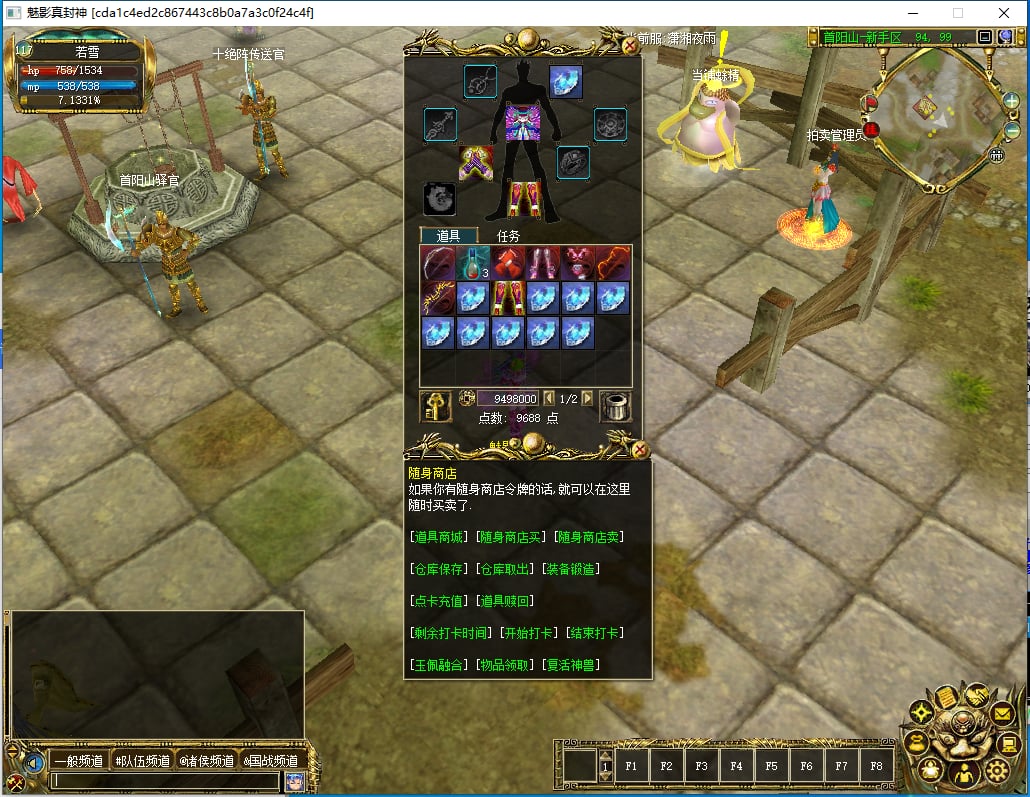
Task: Open the 道具商城 item mall link
Action: (439, 537)
